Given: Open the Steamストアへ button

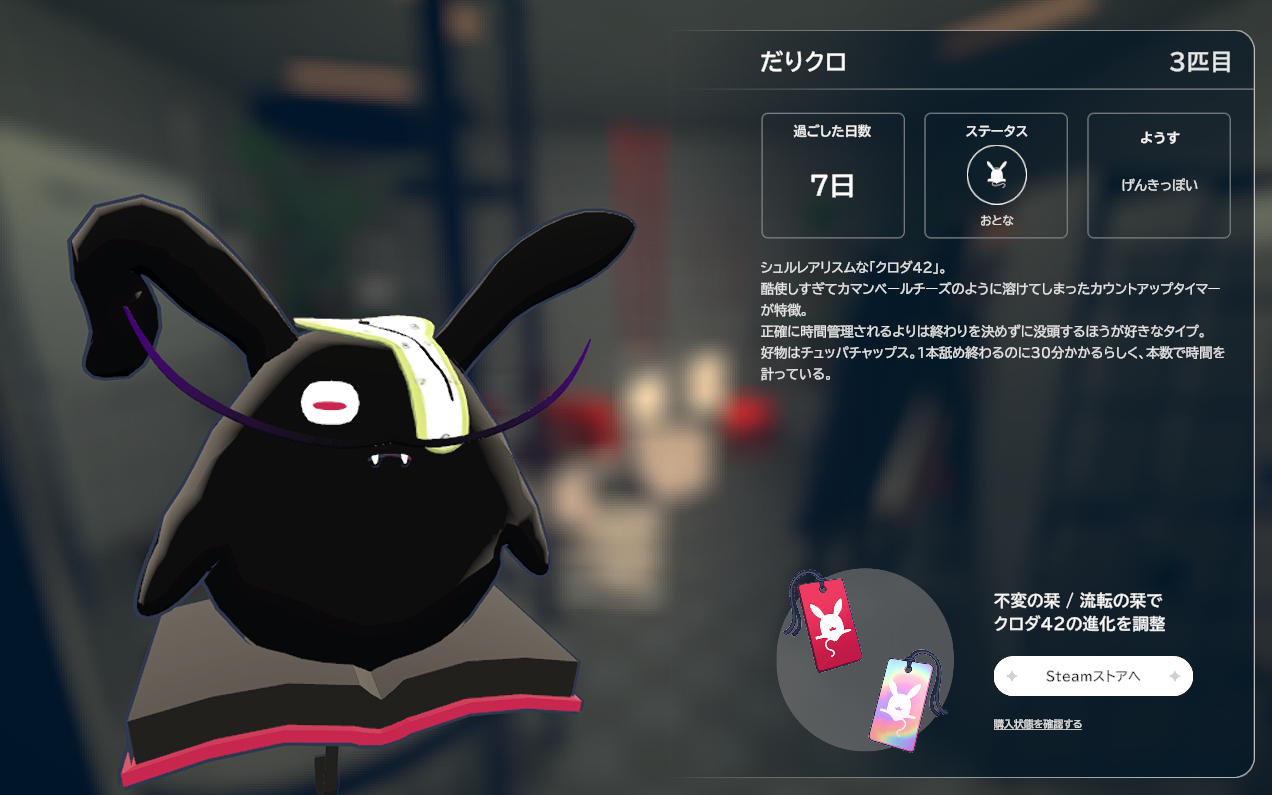Looking at the screenshot, I should (1093, 676).
